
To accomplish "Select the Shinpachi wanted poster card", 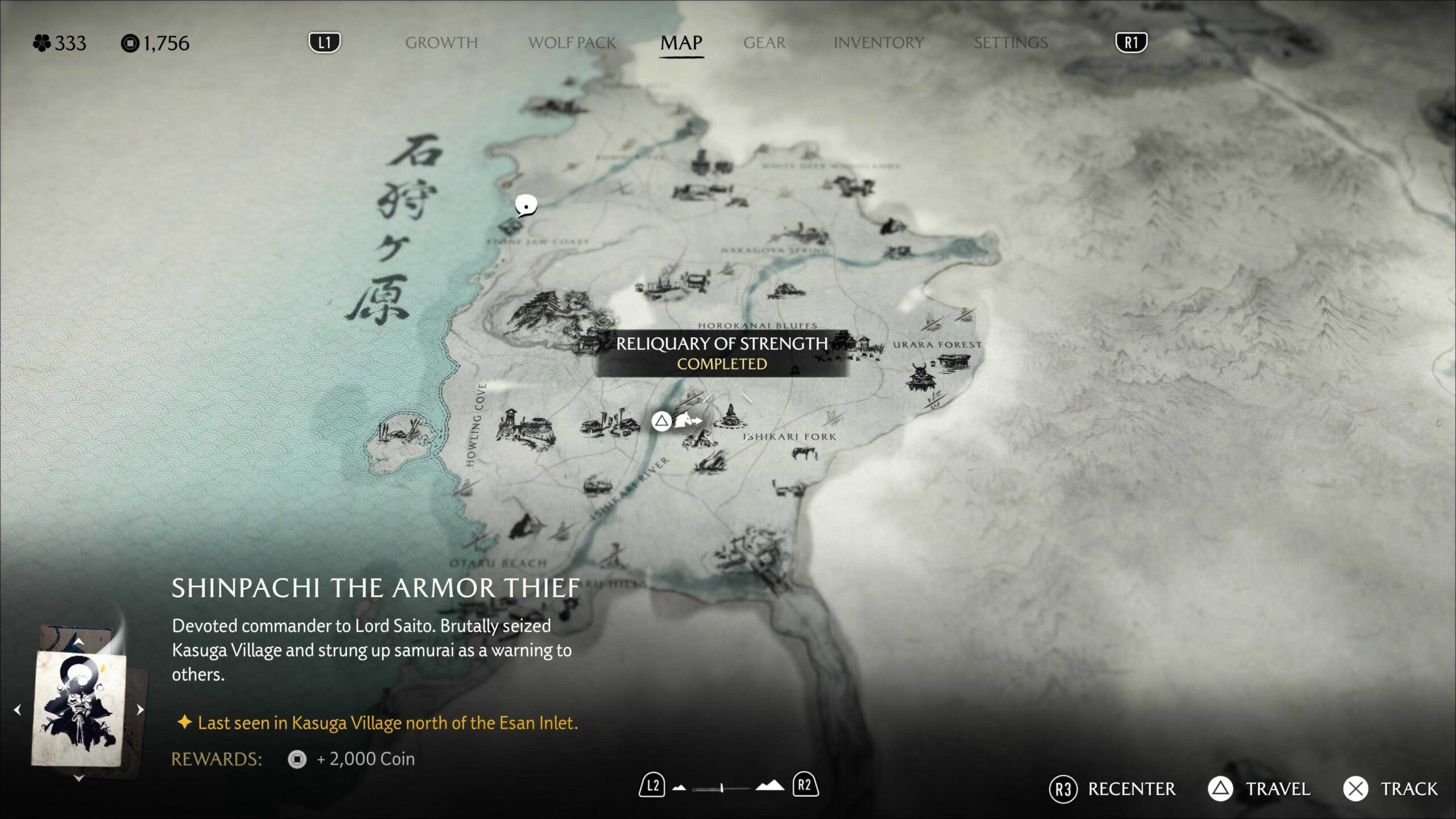I will click(80, 709).
